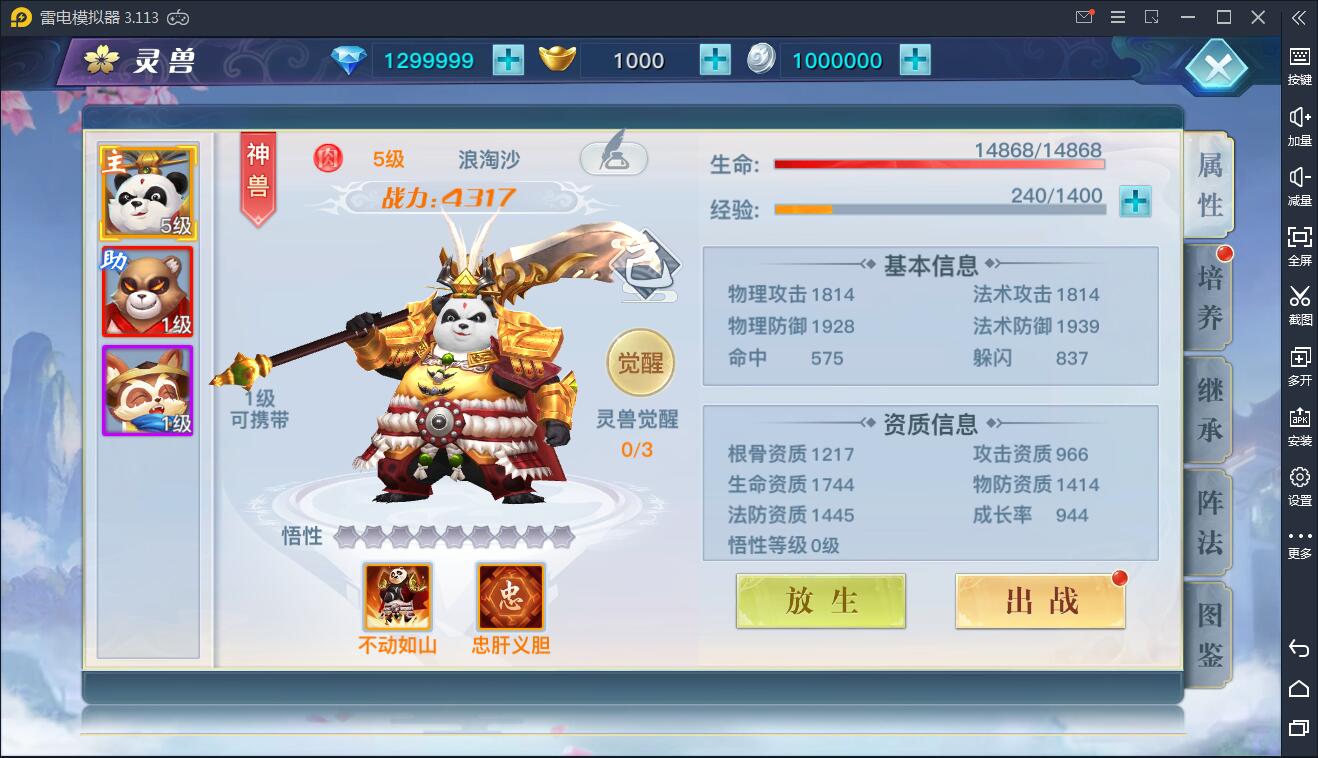Take a screenshot with the 截图 sidebar icon

click(1300, 302)
